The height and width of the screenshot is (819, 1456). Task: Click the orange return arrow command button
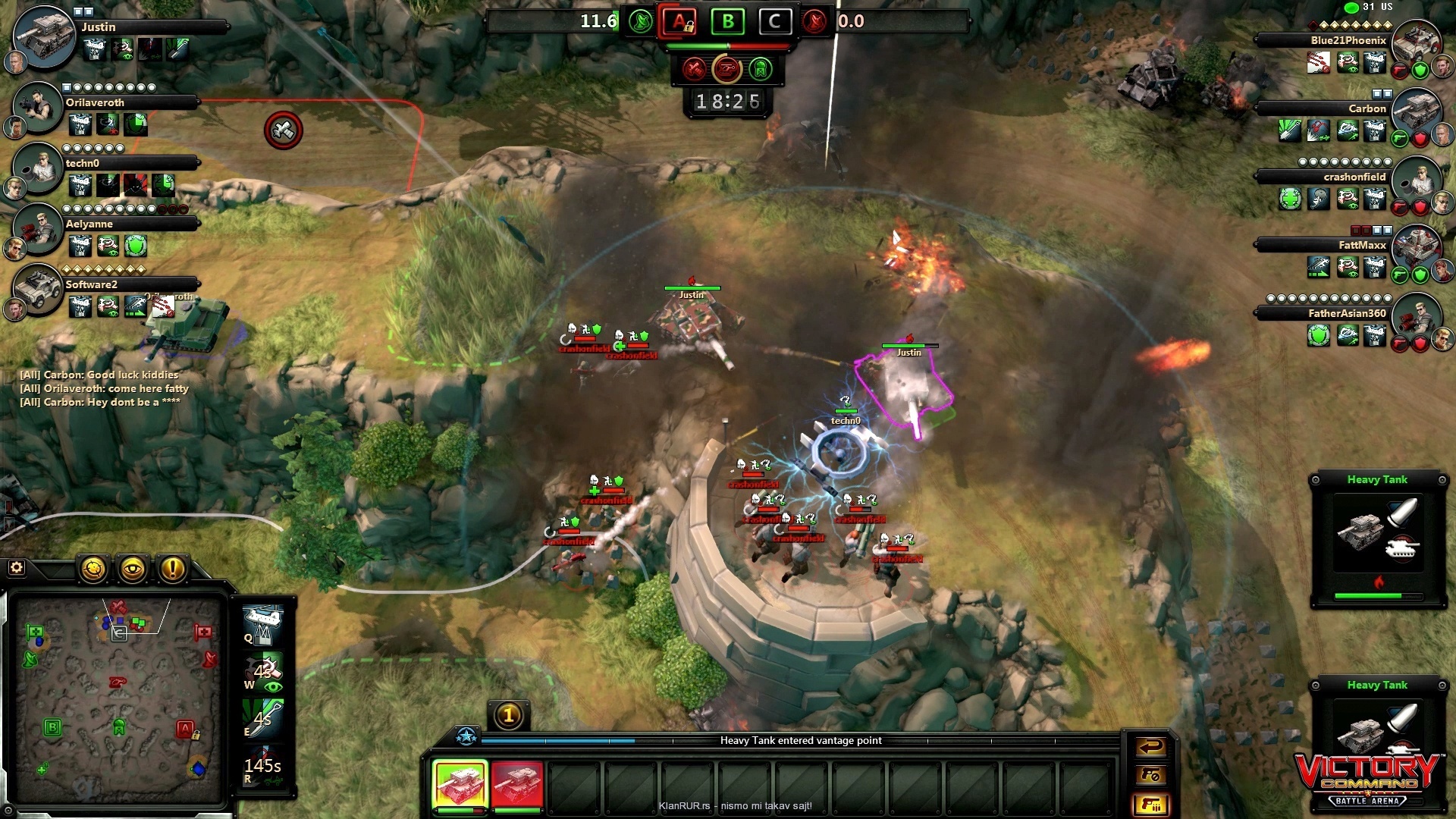(1150, 747)
